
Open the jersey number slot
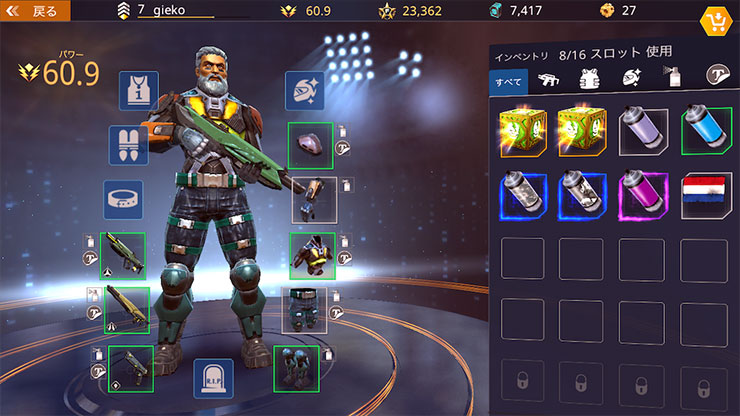coord(138,91)
